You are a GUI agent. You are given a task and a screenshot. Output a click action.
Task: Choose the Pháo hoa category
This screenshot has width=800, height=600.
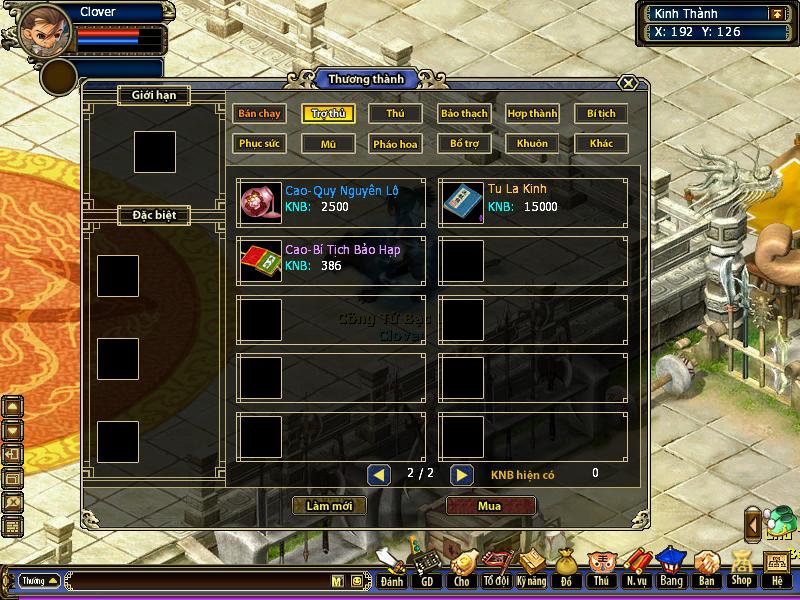396,144
